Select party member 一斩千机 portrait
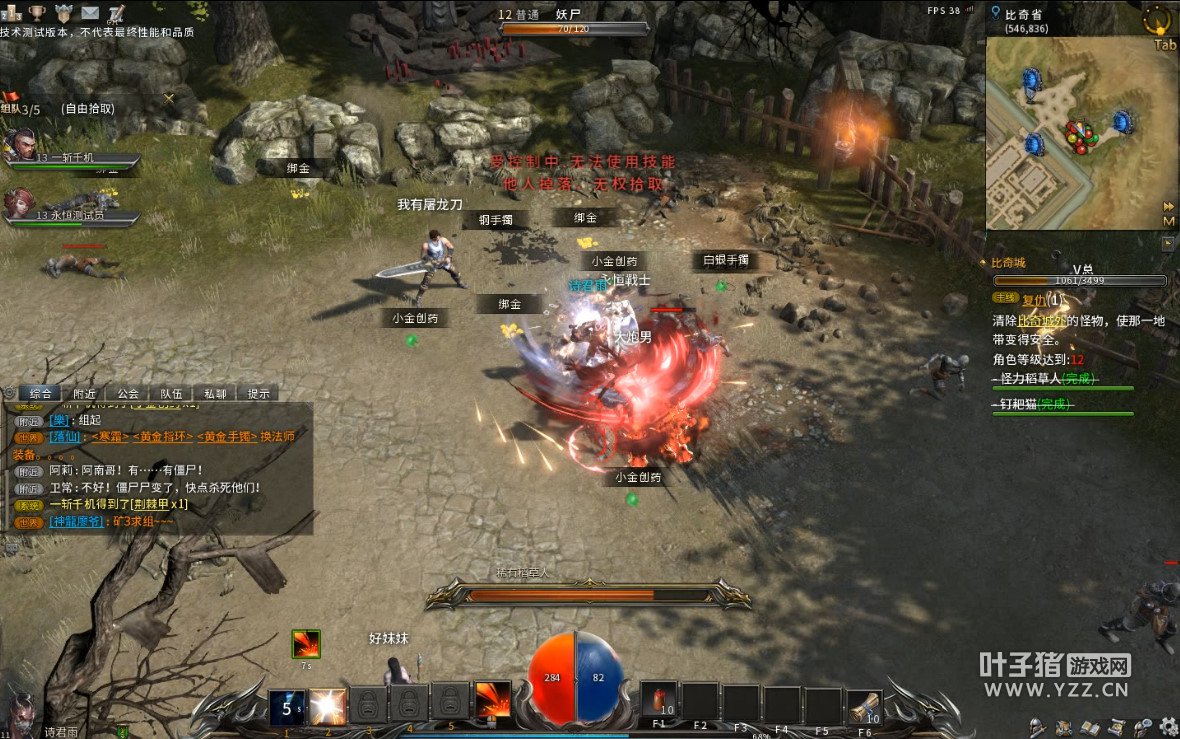Image resolution: width=1180 pixels, height=739 pixels. [22, 147]
